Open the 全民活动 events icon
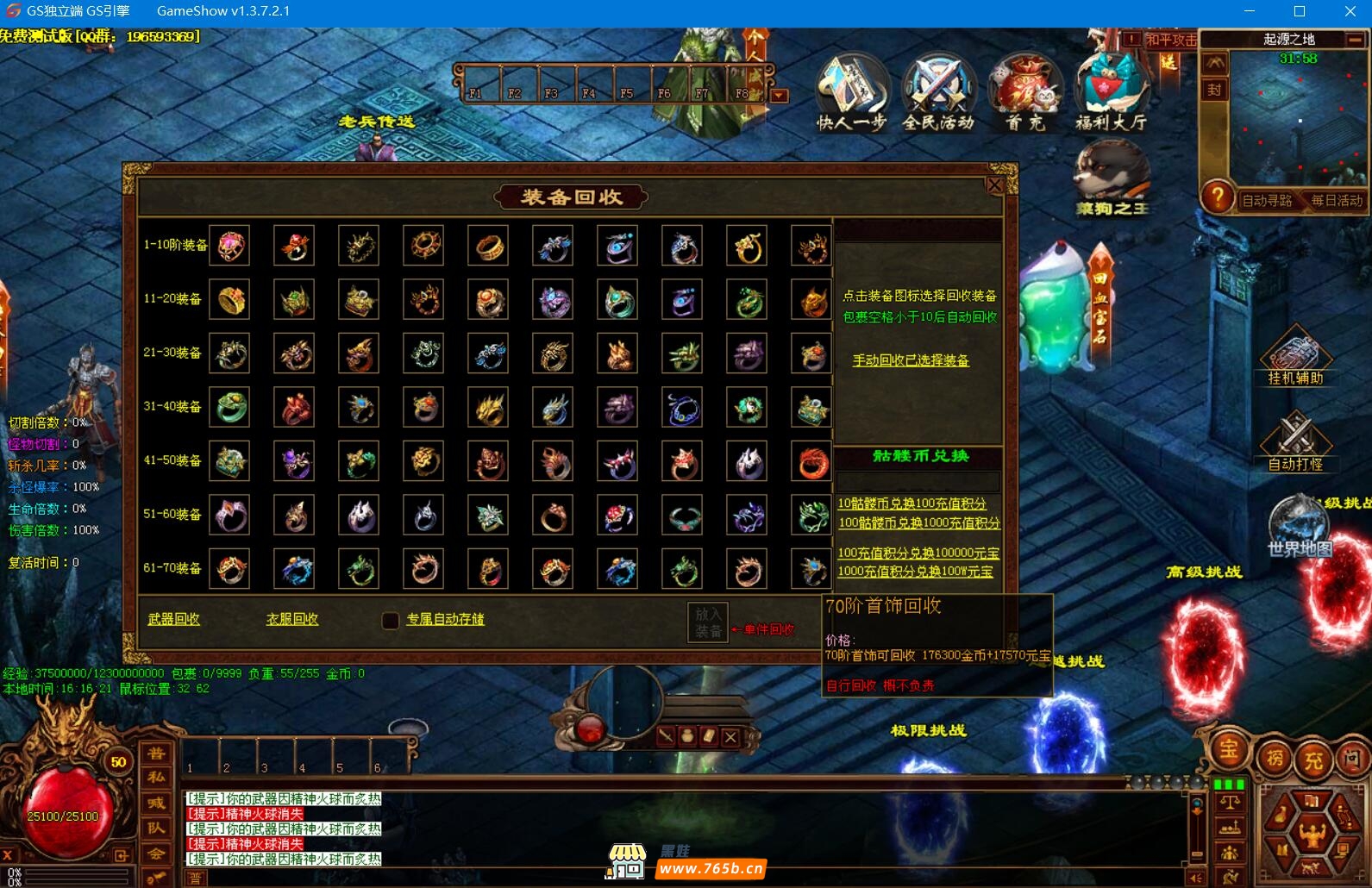This screenshot has height=888, width=1372. tap(938, 93)
